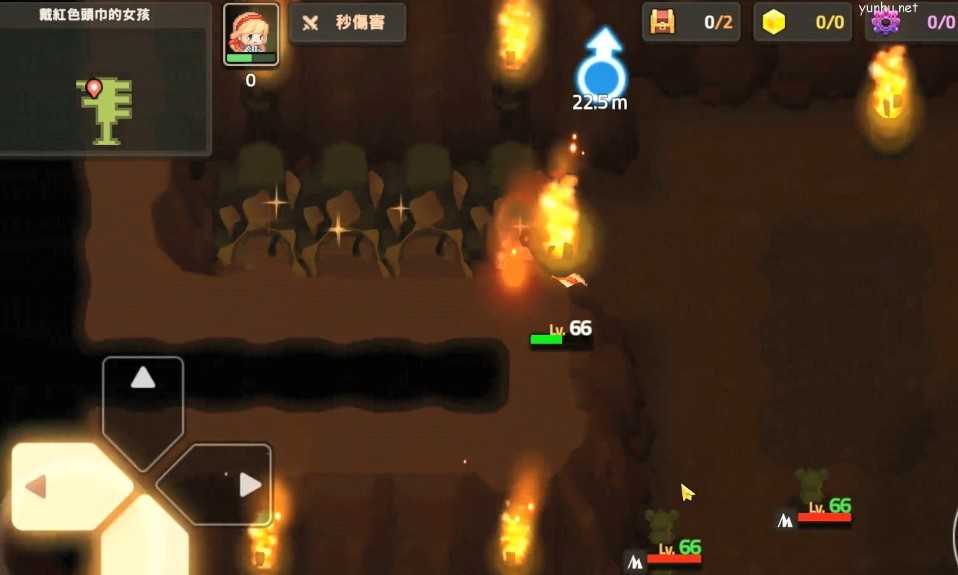Click the treasure chest counter icon
This screenshot has width=958, height=575.
pyautogui.click(x=662, y=22)
